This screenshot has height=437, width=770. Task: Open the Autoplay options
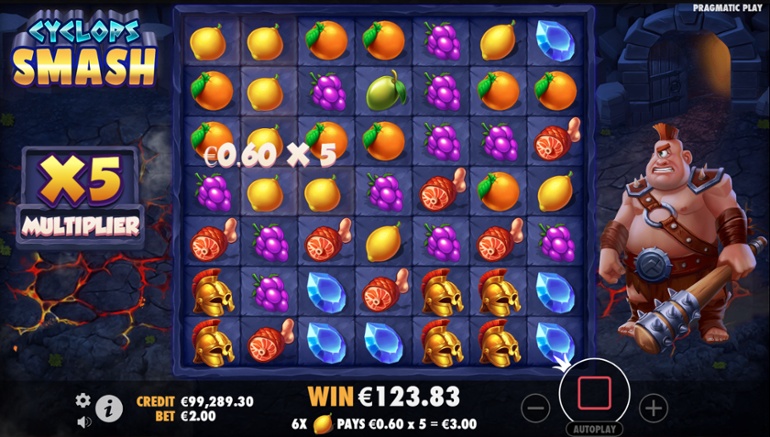595,428
